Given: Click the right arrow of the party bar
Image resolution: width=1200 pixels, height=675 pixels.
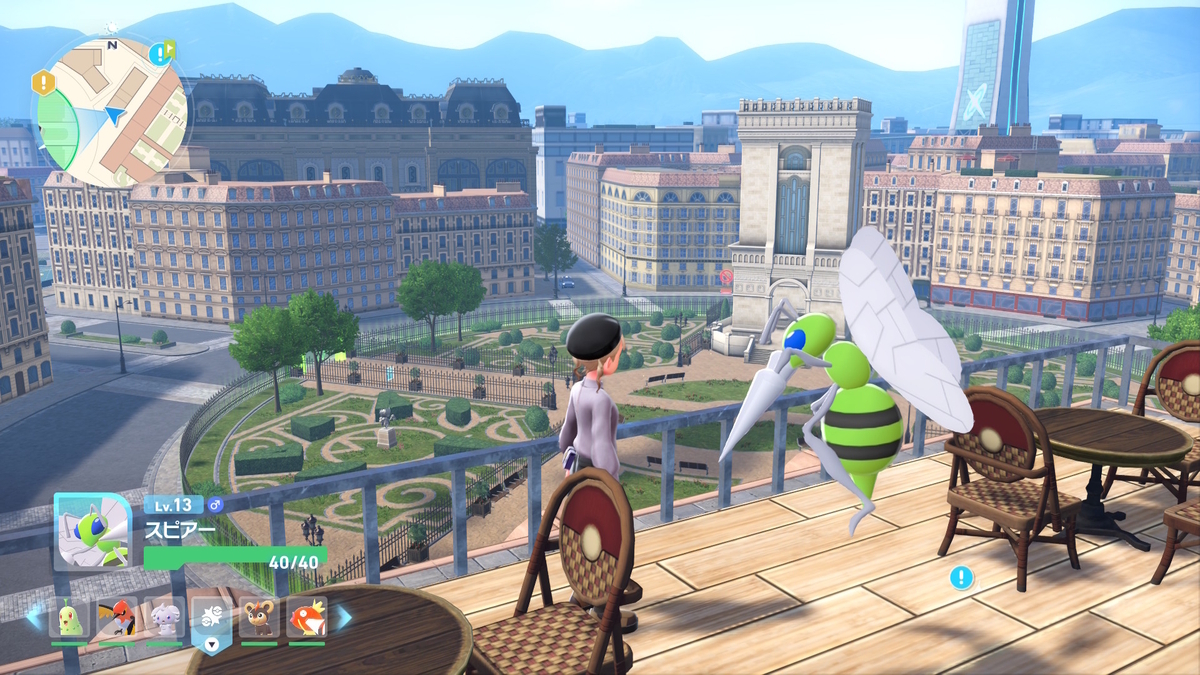Looking at the screenshot, I should point(342,617).
